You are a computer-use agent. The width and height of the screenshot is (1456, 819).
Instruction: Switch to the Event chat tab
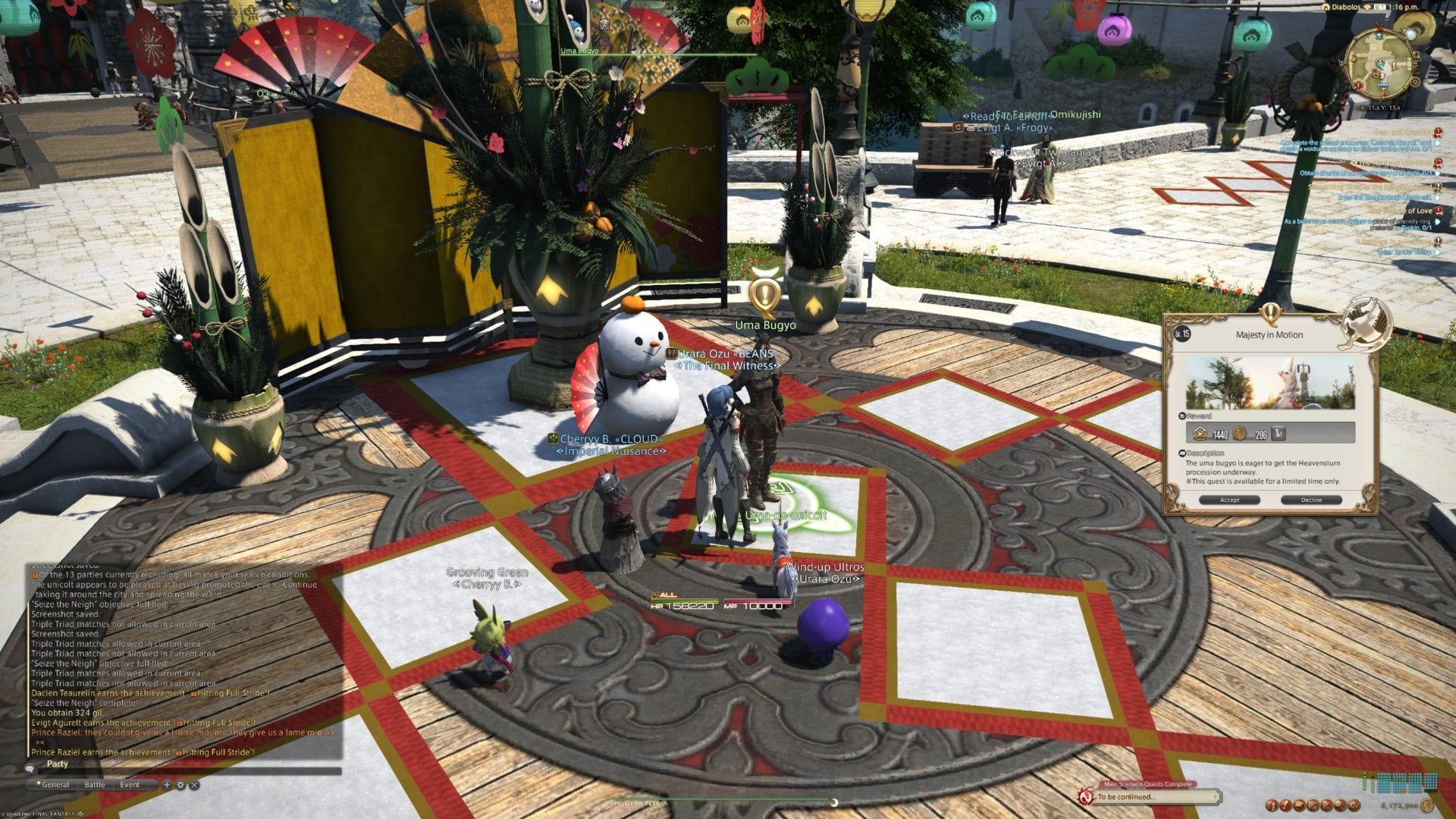pos(130,785)
